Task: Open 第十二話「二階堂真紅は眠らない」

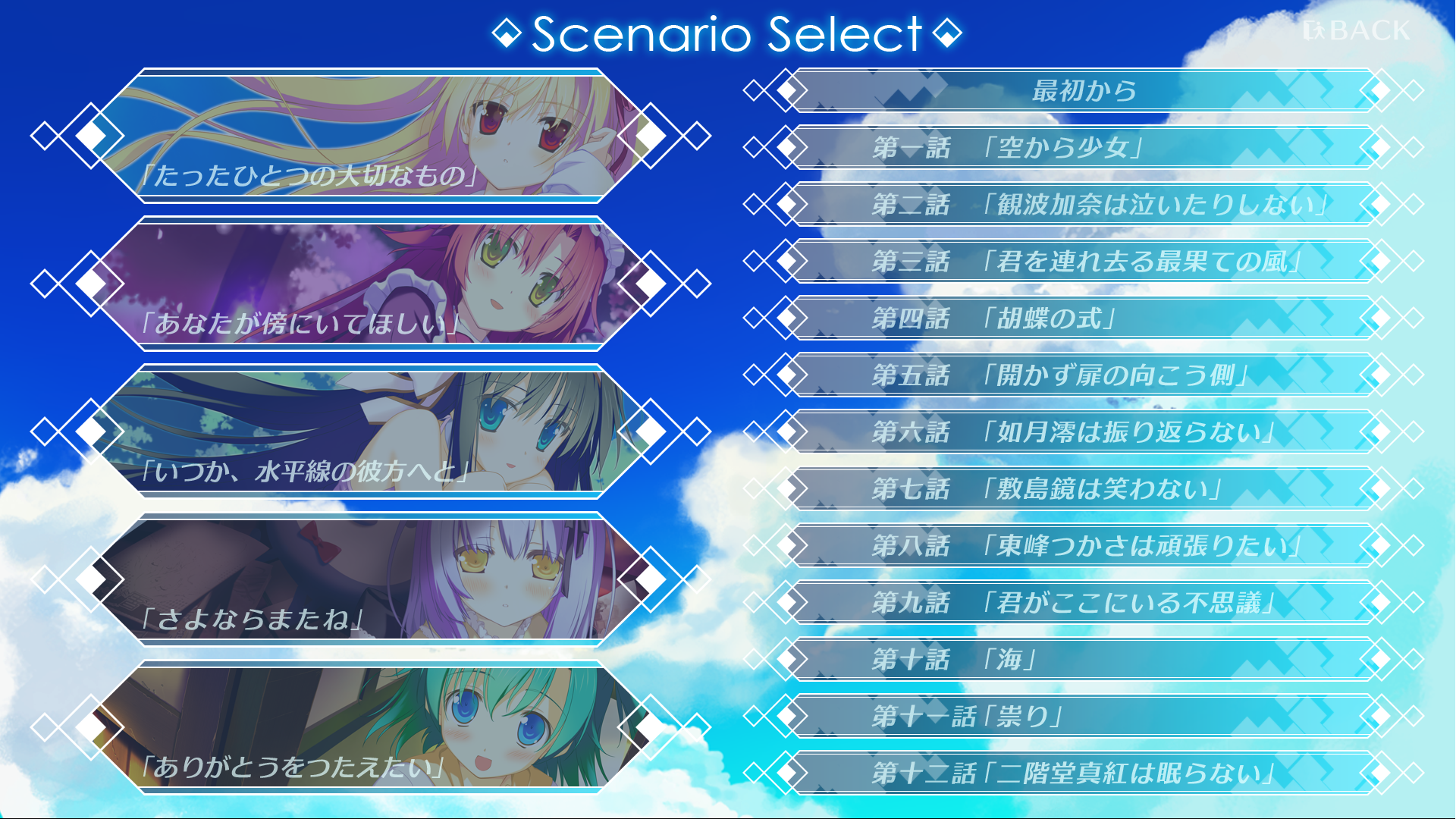Action: tap(1083, 773)
